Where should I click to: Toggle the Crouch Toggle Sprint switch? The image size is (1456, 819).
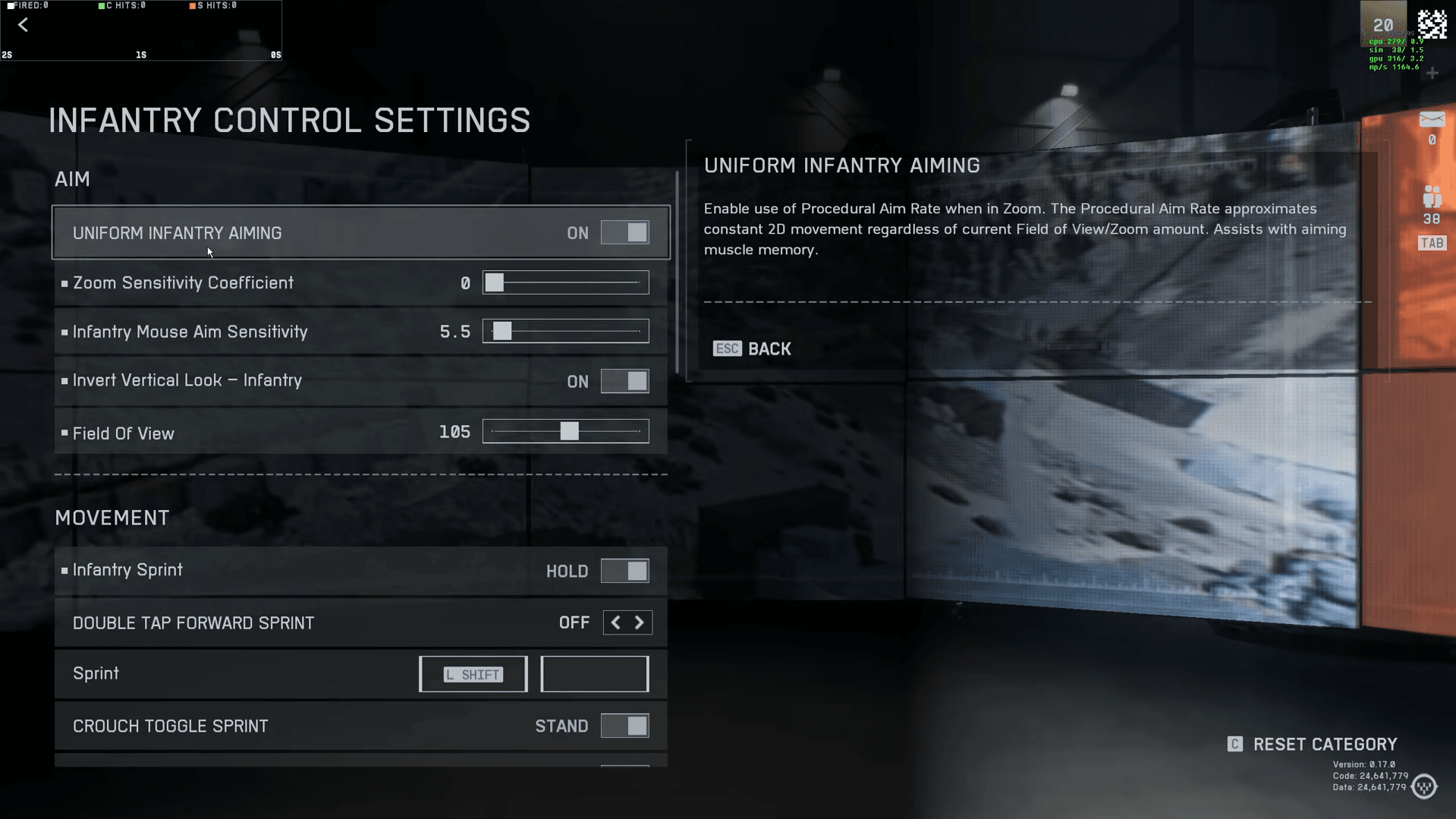(624, 726)
